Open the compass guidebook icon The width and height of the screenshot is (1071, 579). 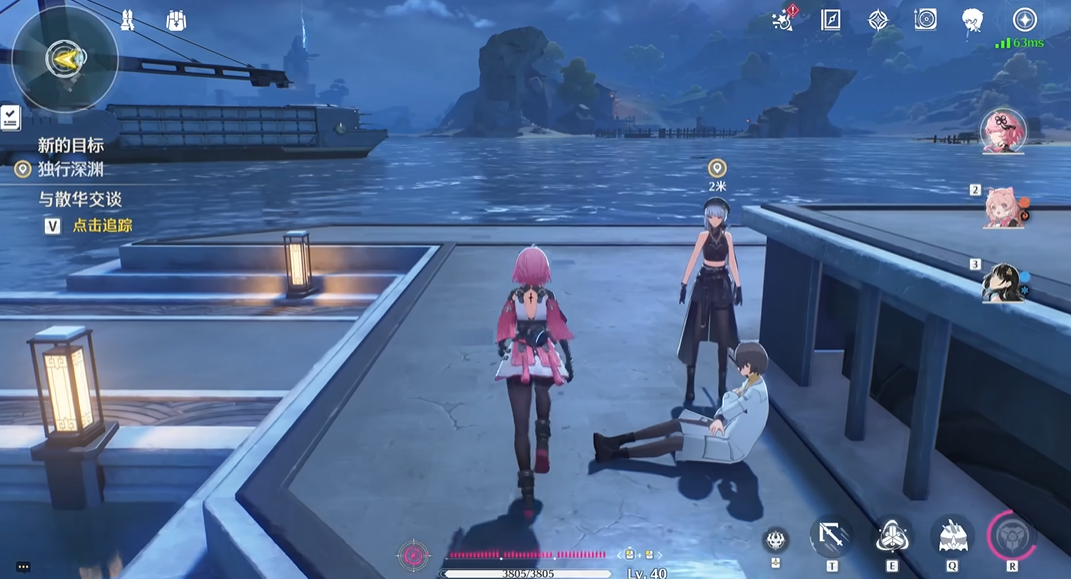831,20
